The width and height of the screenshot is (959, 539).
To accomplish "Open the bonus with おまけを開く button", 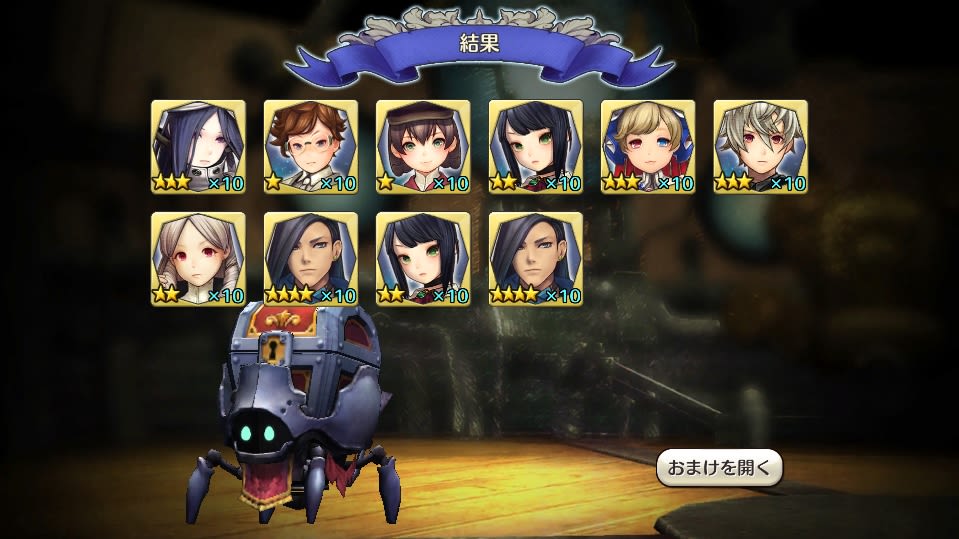I will point(719,468).
